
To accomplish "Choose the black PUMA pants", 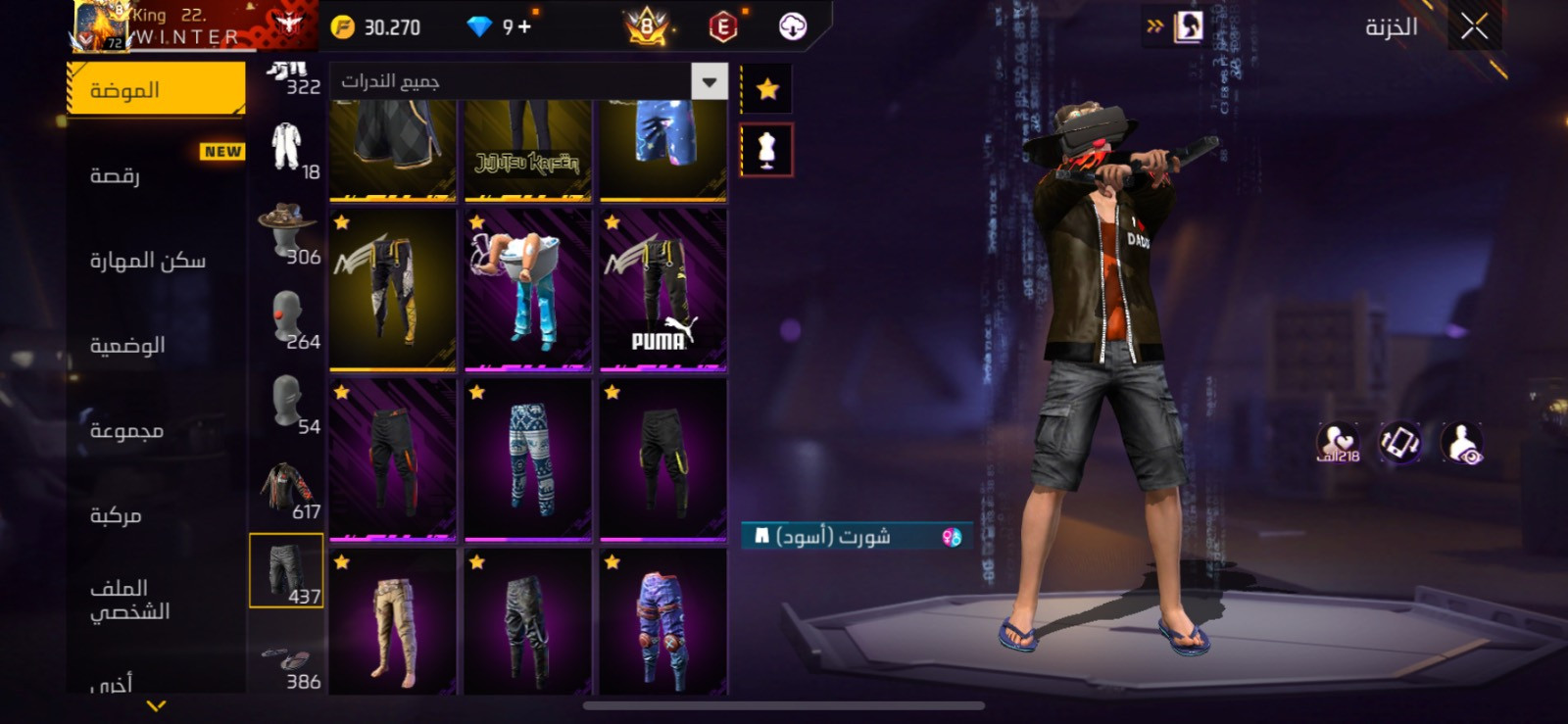I will click(663, 290).
